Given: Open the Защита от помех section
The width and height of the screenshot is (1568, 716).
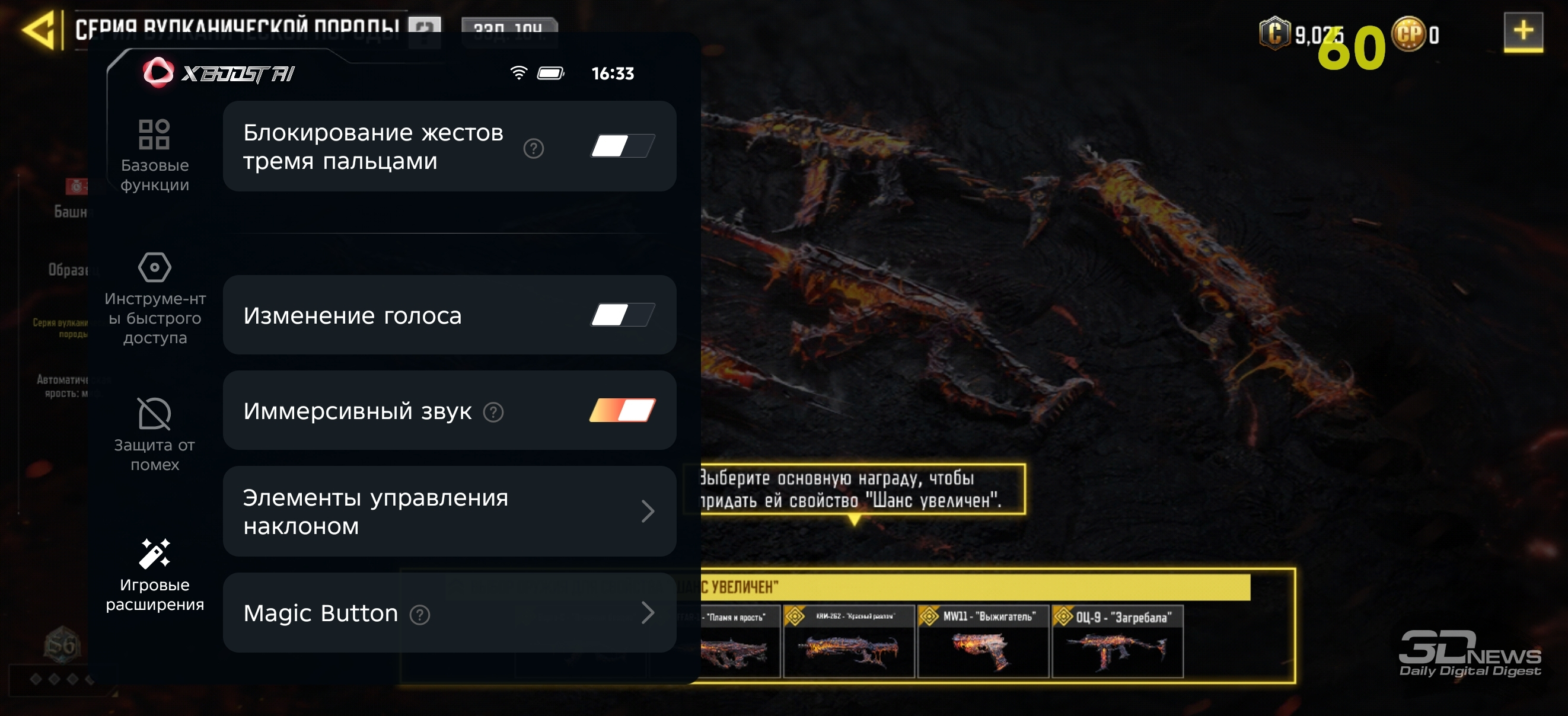Looking at the screenshot, I should point(155,434).
